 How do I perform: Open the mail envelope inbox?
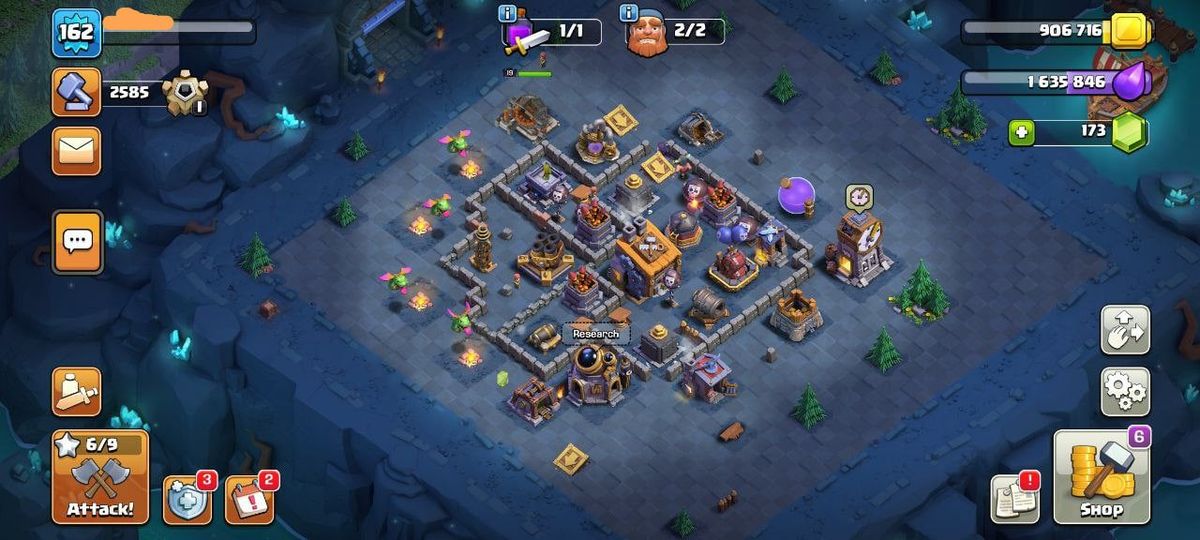(x=77, y=151)
